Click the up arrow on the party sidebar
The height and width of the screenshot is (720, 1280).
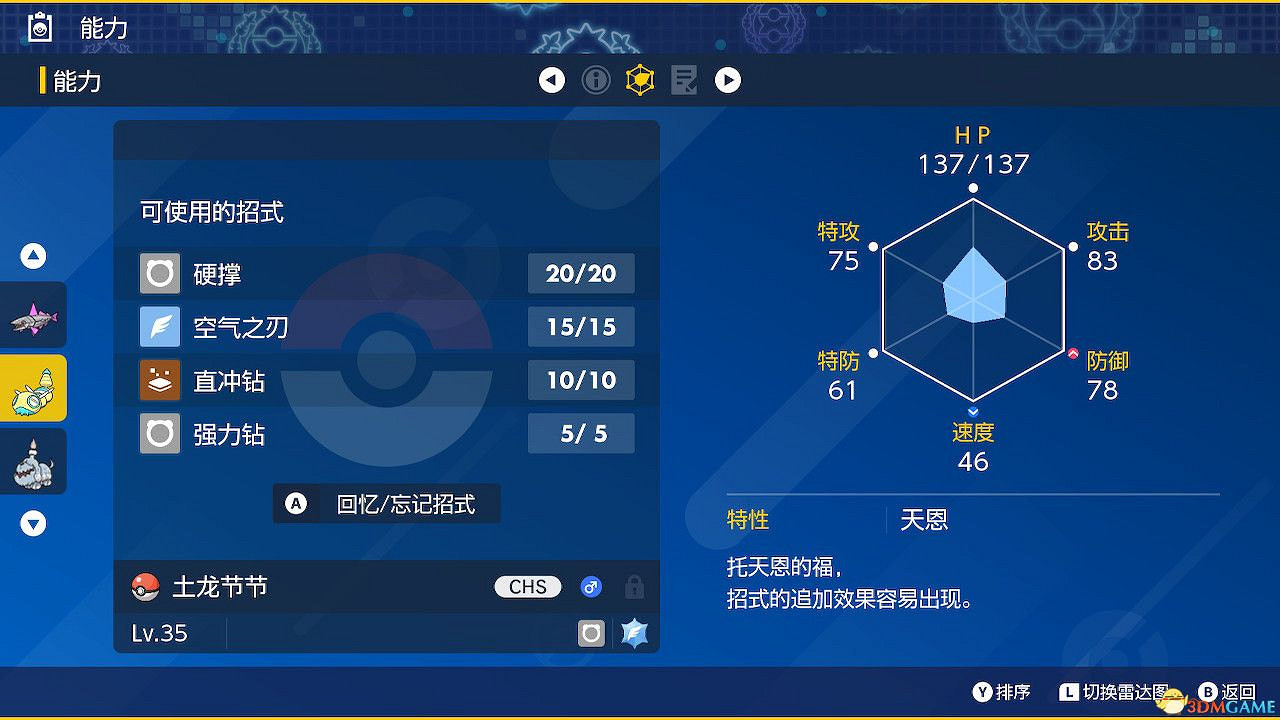click(x=33, y=256)
